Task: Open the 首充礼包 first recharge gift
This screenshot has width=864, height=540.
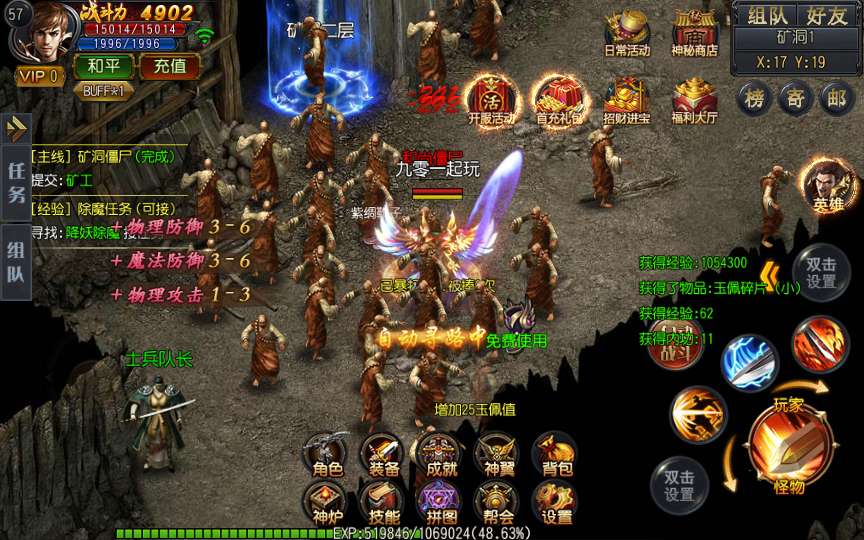Action: click(x=558, y=98)
